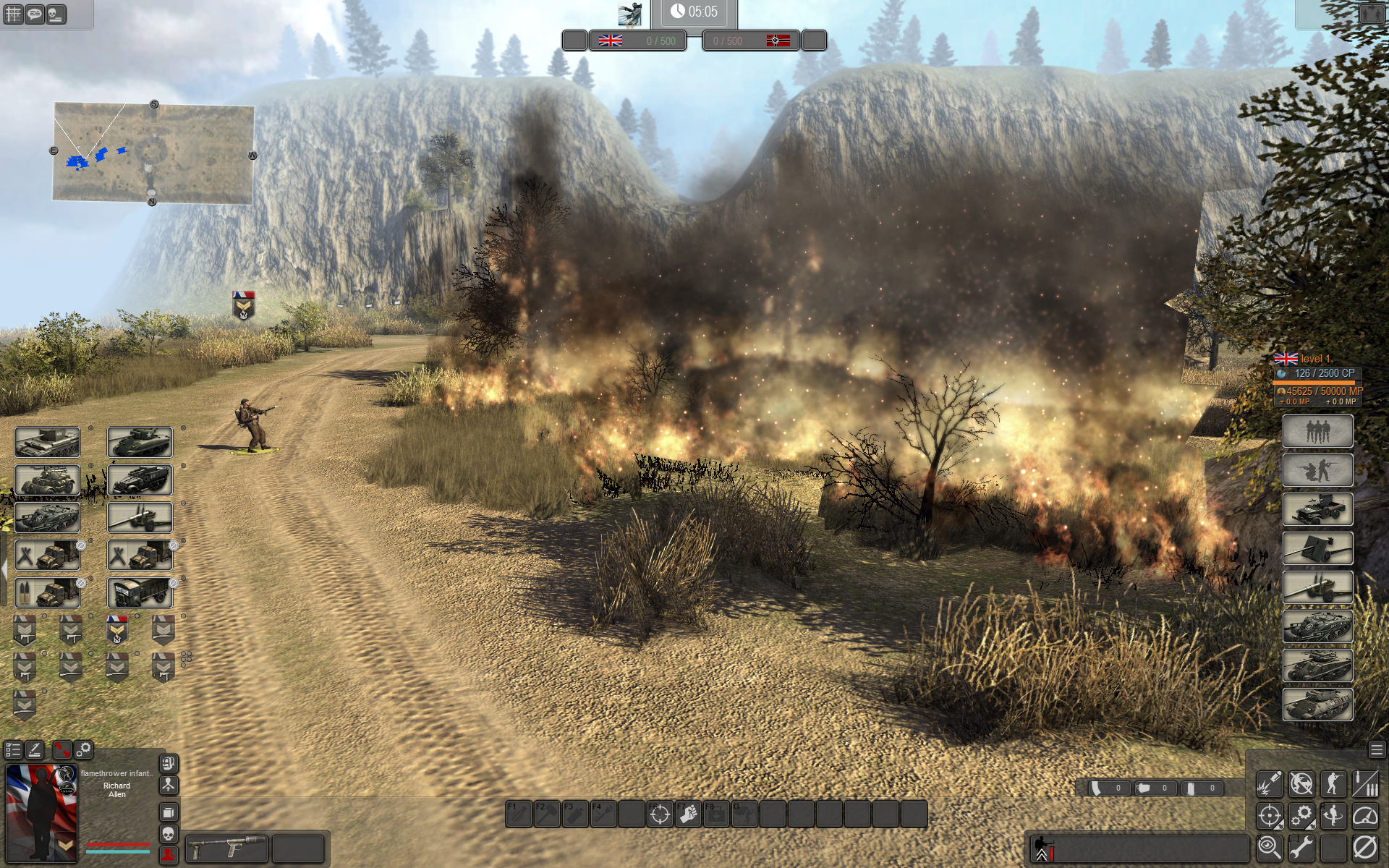
Task: Open the skull scoreboard button at top
Action: point(56,14)
